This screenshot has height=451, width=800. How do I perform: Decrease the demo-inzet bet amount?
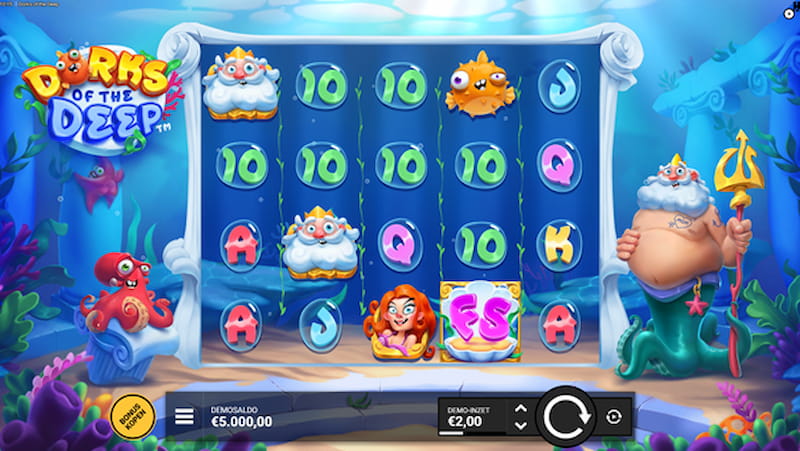coord(518,424)
